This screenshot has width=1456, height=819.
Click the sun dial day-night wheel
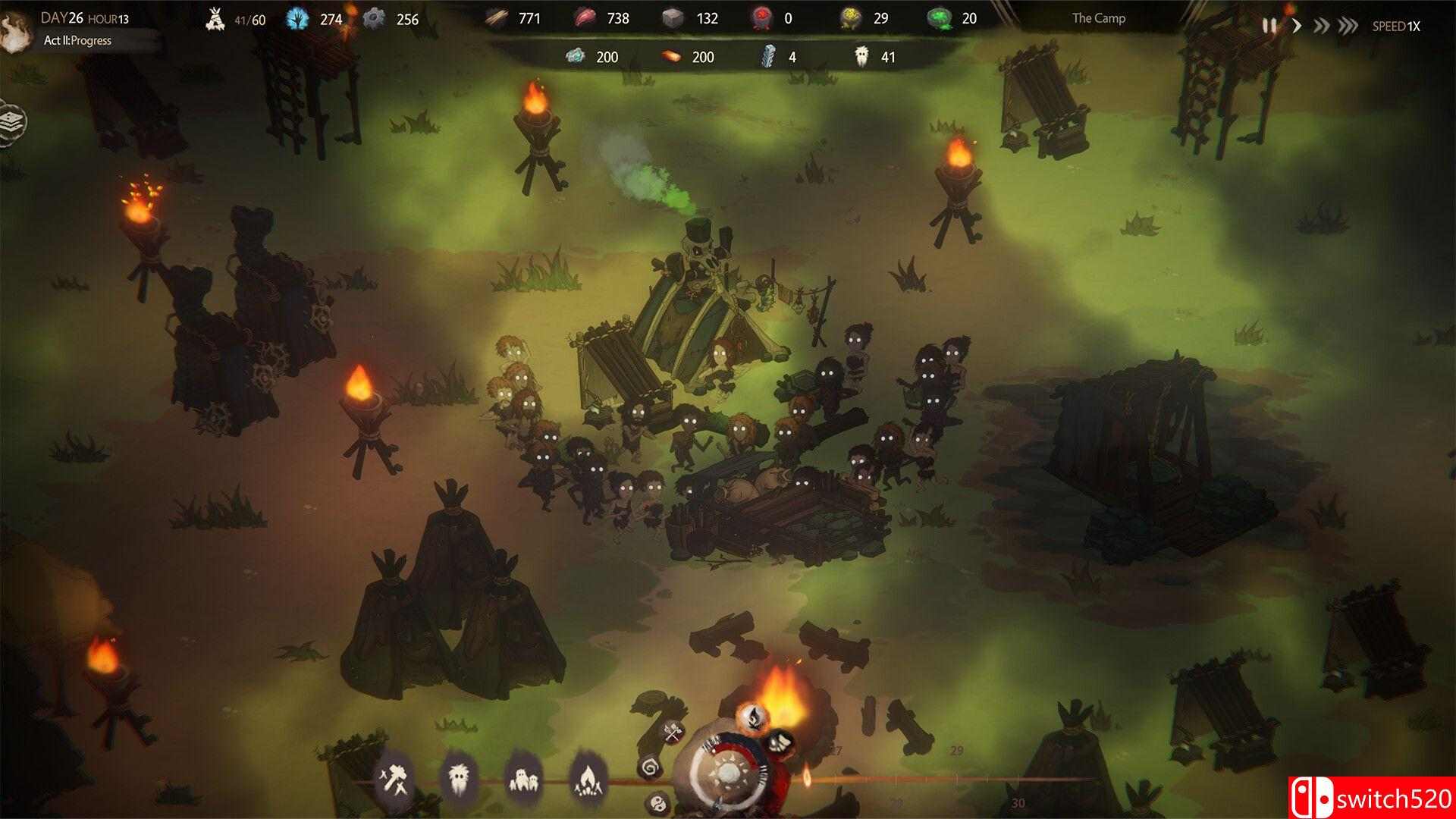726,773
